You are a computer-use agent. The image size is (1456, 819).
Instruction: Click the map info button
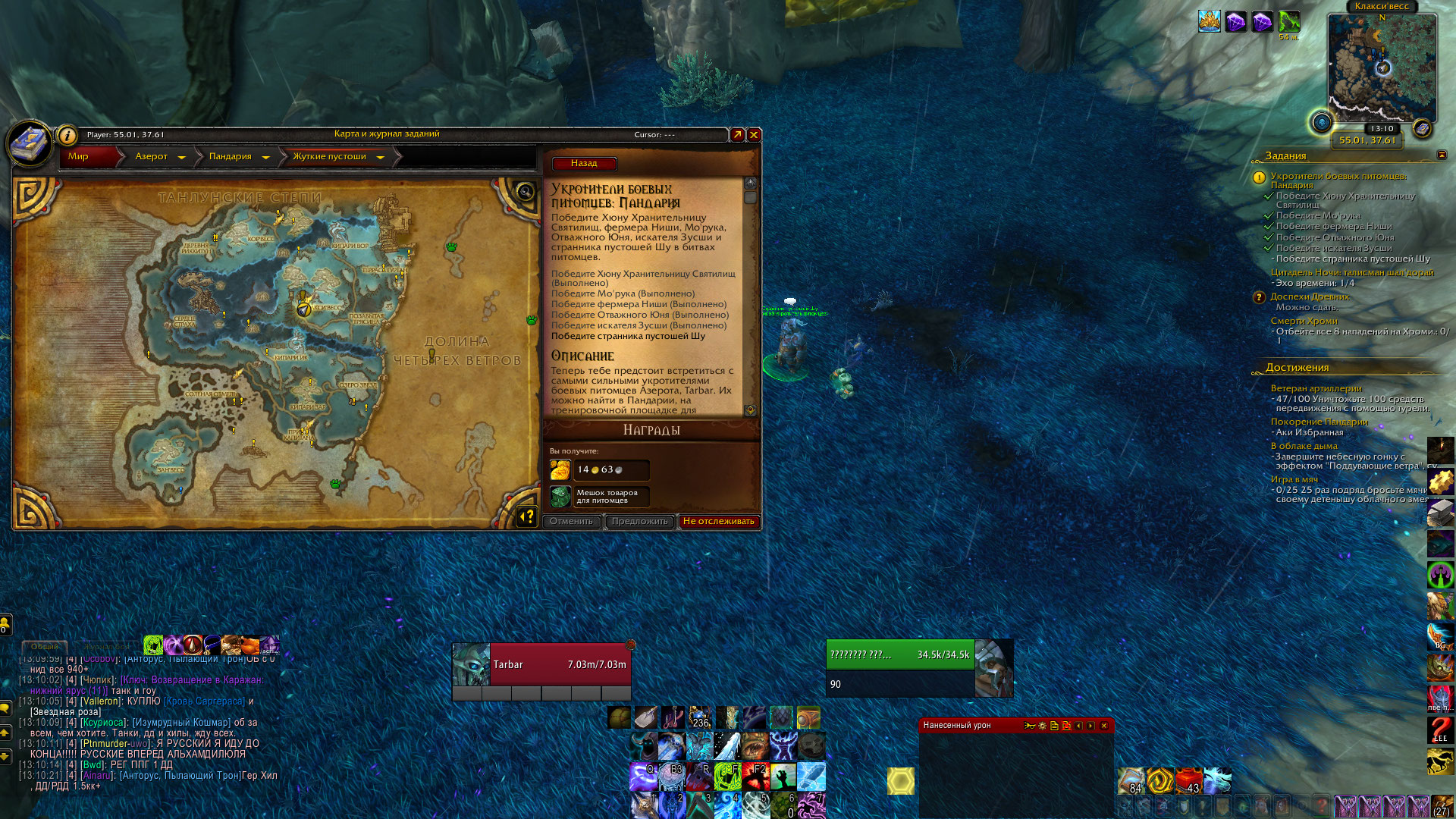pyautogui.click(x=67, y=136)
